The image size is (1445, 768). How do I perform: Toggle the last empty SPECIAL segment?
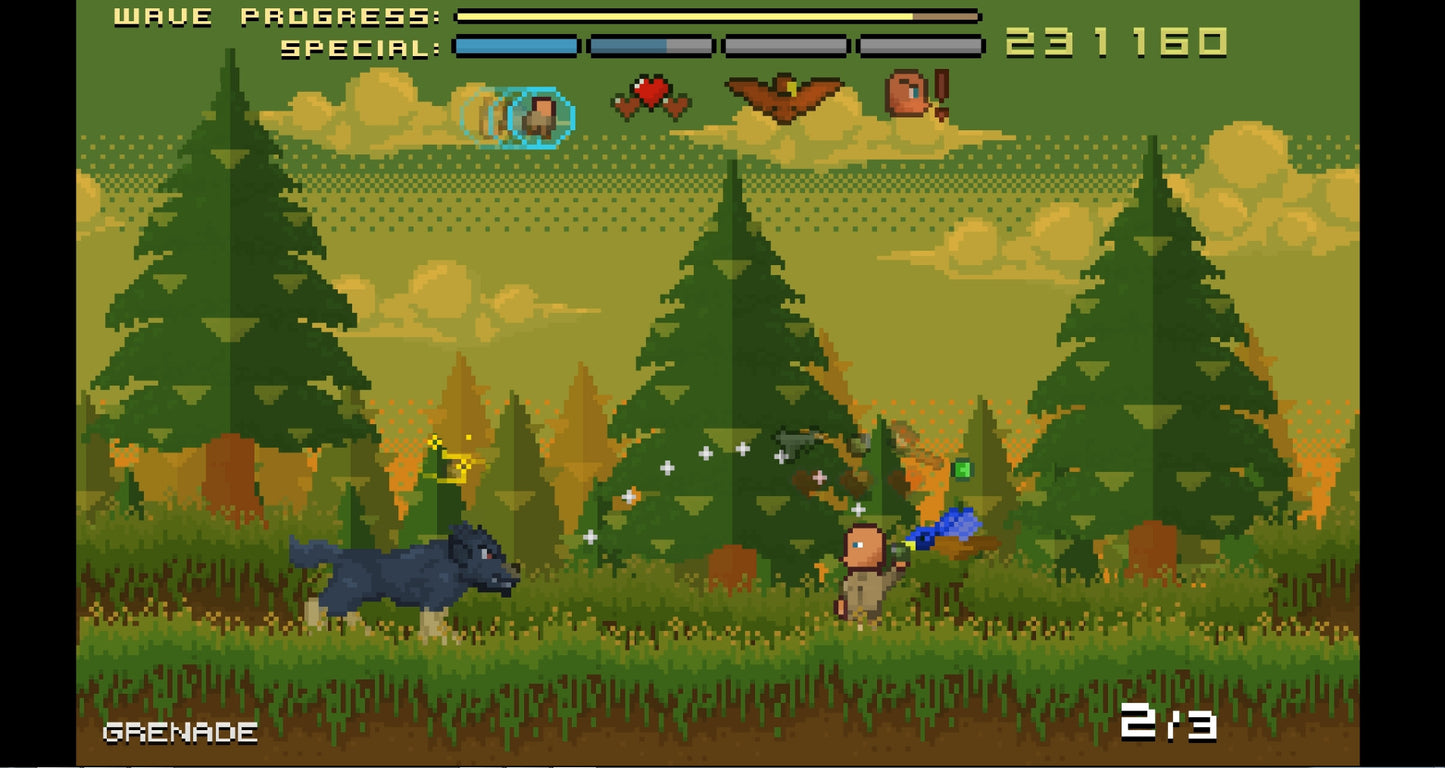(x=920, y=44)
